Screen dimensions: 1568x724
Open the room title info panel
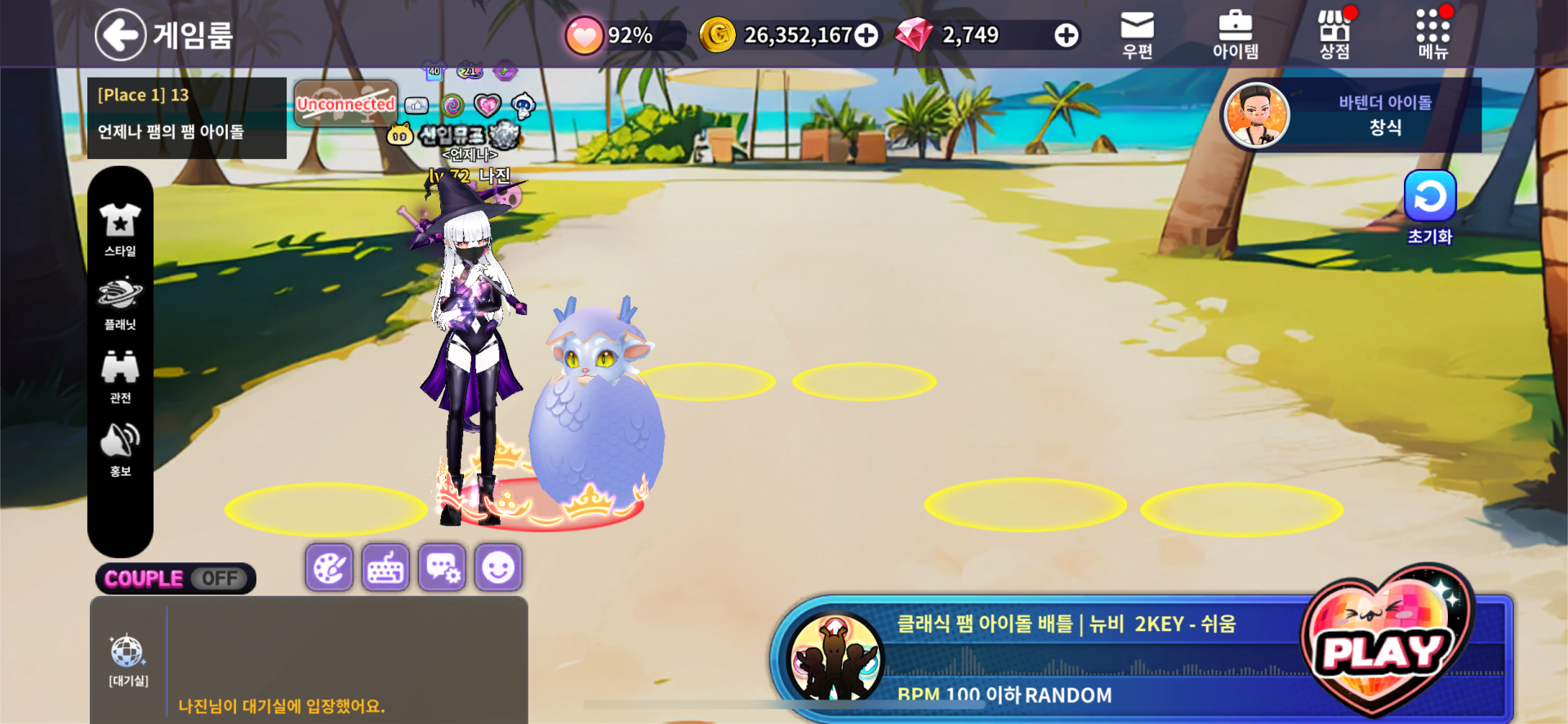pyautogui.click(x=186, y=118)
